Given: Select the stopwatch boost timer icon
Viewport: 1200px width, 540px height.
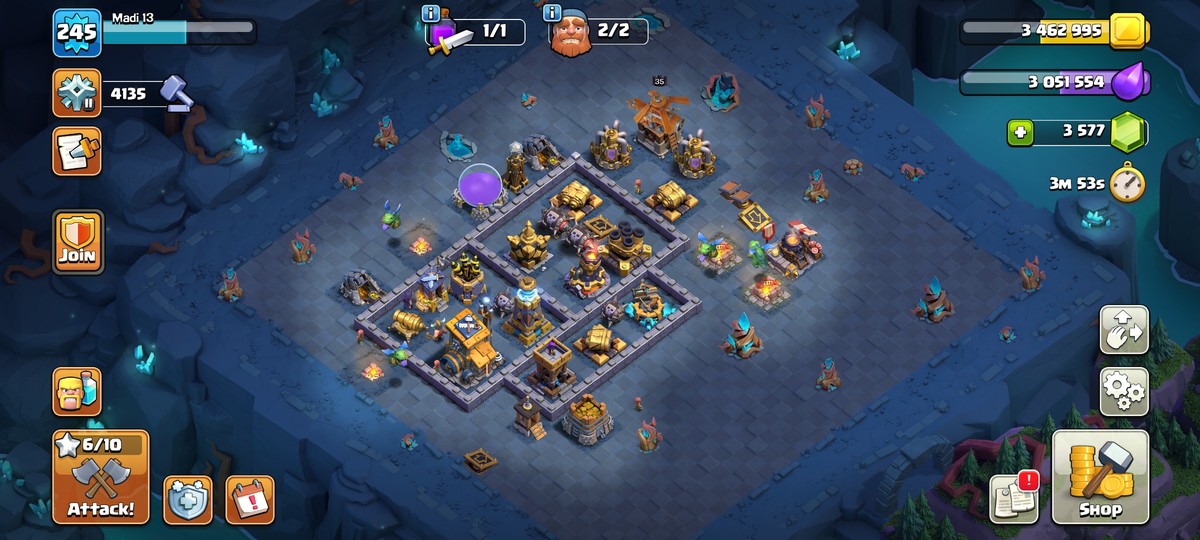Looking at the screenshot, I should tap(1127, 182).
